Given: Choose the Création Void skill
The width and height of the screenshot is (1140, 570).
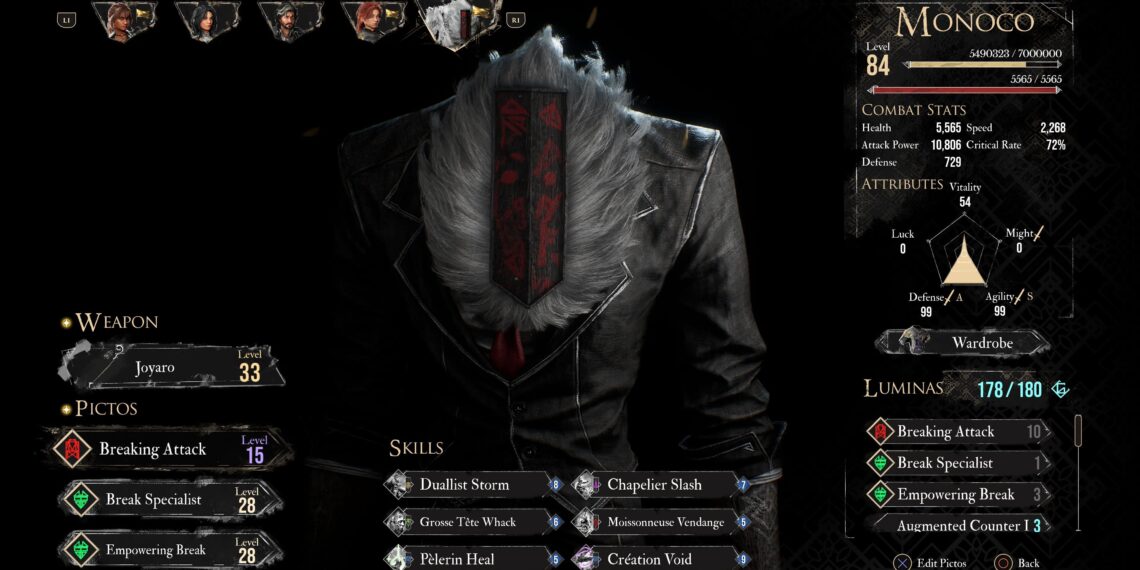Looking at the screenshot, I should tap(658, 559).
